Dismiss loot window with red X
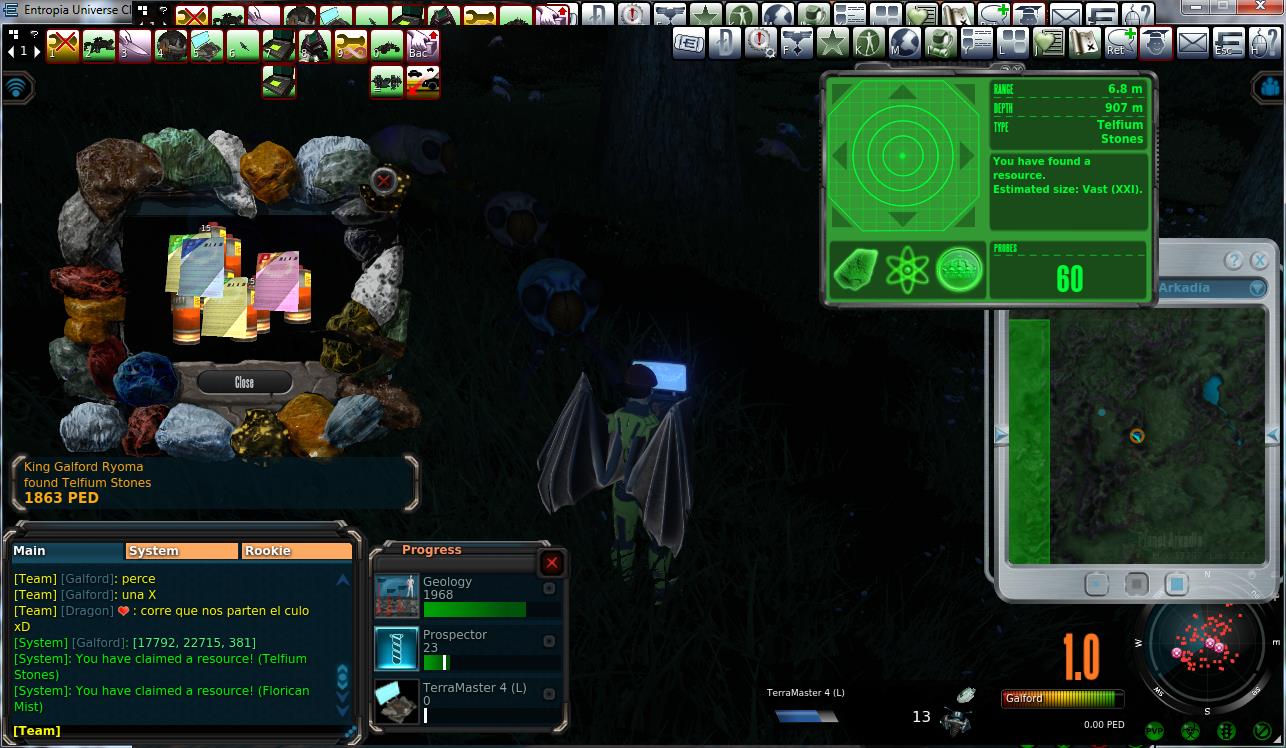This screenshot has width=1286, height=748. [383, 180]
